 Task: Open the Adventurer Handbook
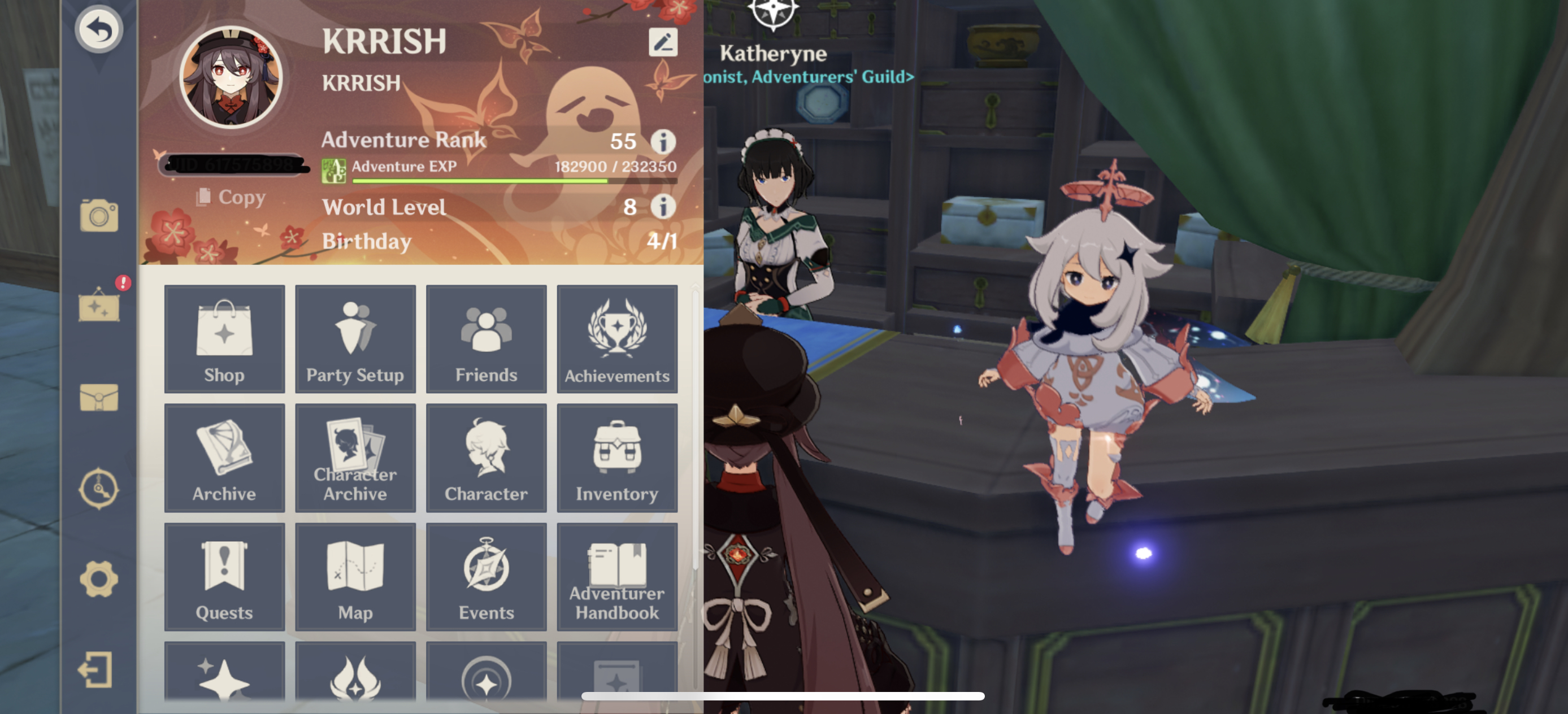point(618,577)
